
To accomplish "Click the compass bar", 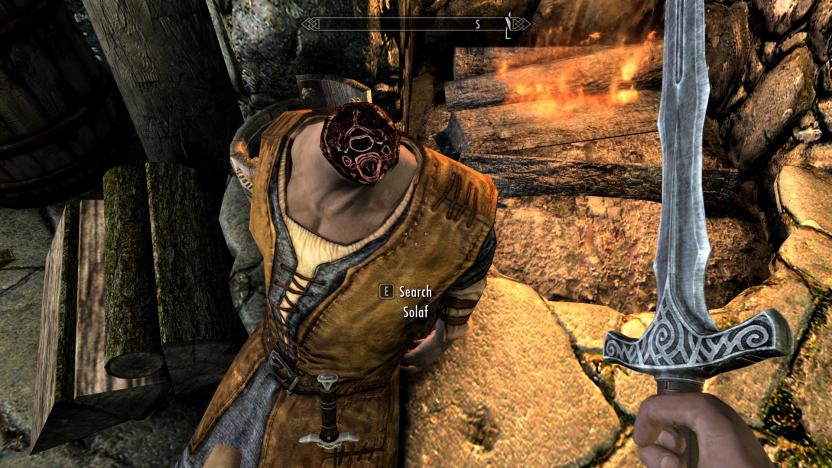I will pos(417,23).
